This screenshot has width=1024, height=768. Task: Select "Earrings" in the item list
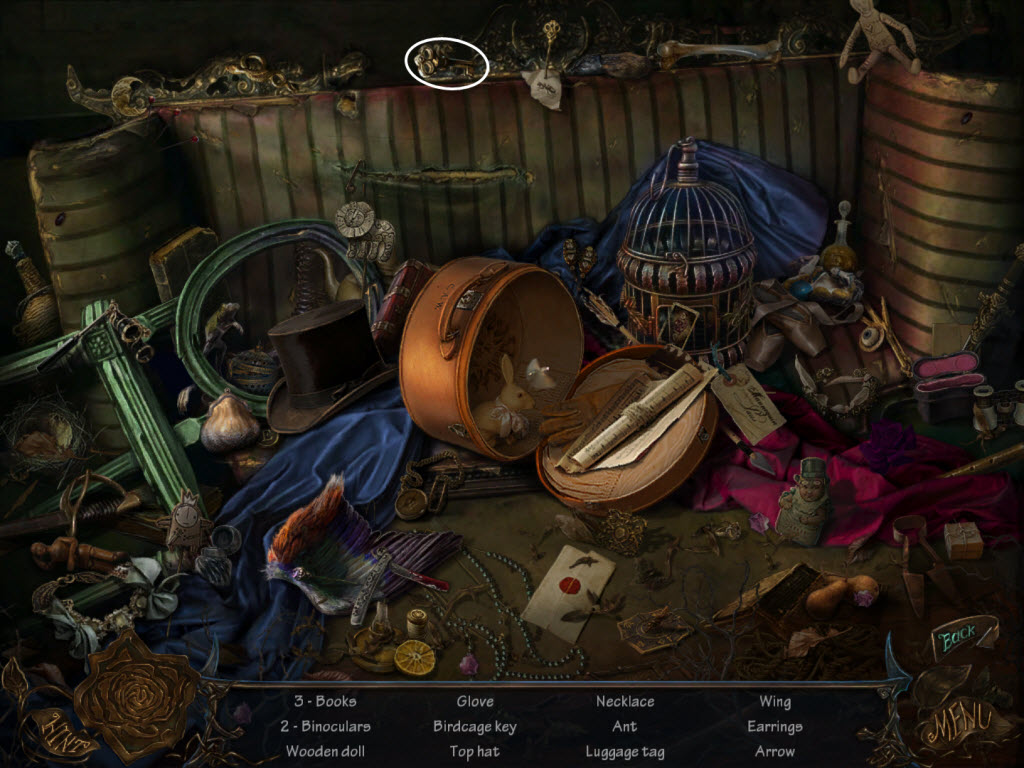click(775, 726)
